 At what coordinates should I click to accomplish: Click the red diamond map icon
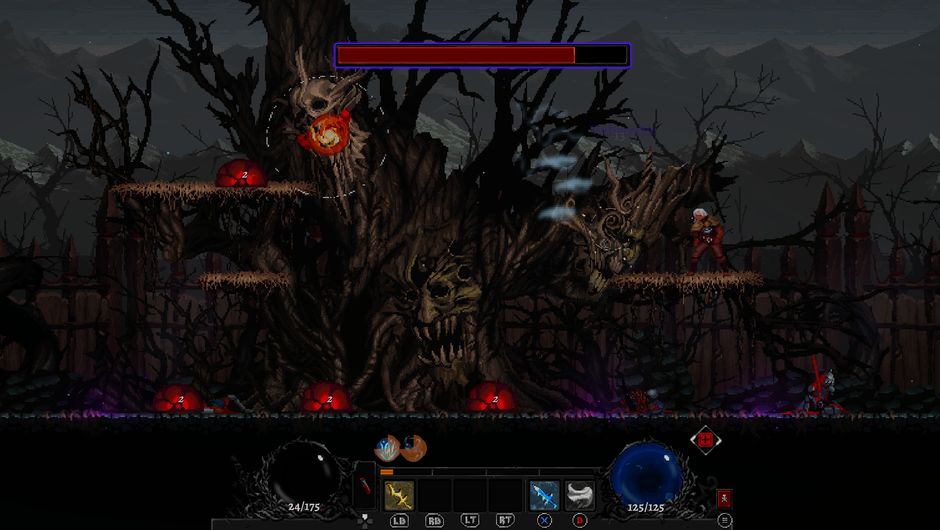pyautogui.click(x=705, y=439)
